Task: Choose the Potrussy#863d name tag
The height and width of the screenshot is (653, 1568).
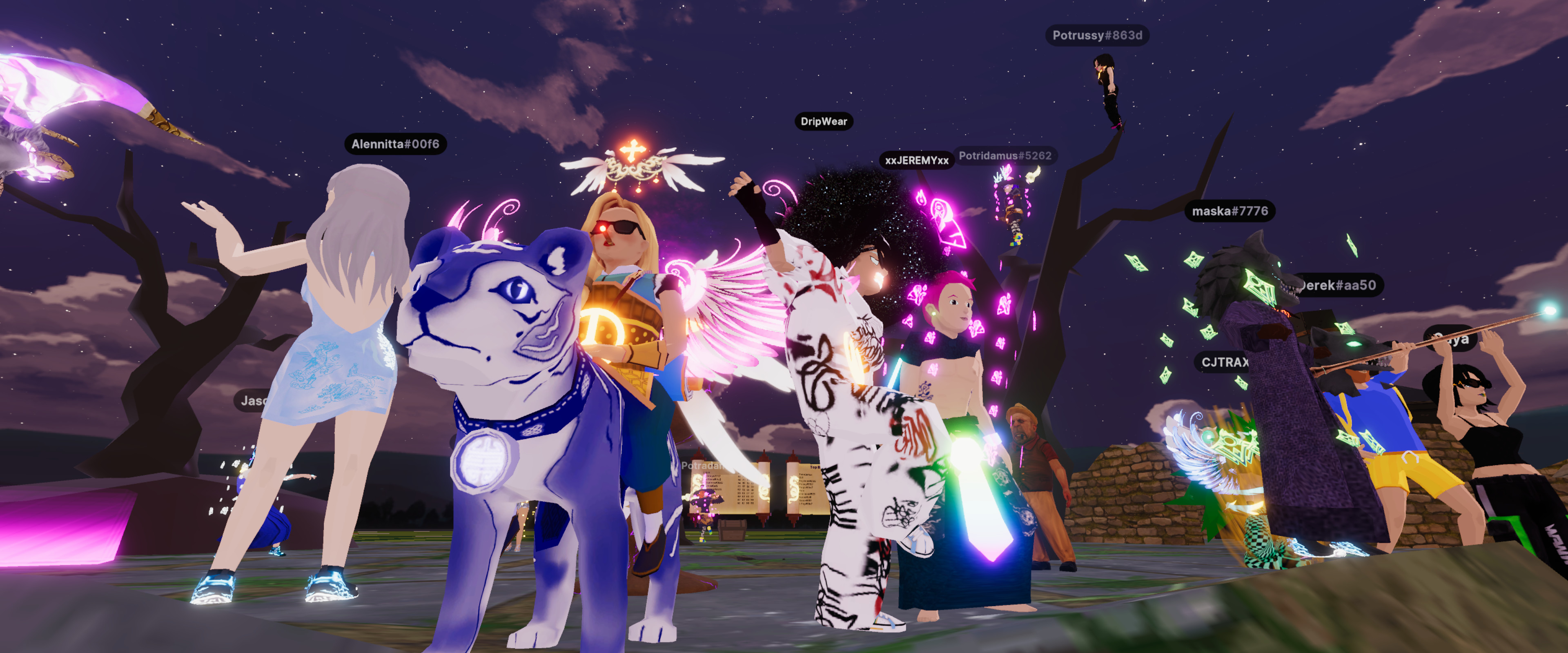Action: click(1097, 35)
